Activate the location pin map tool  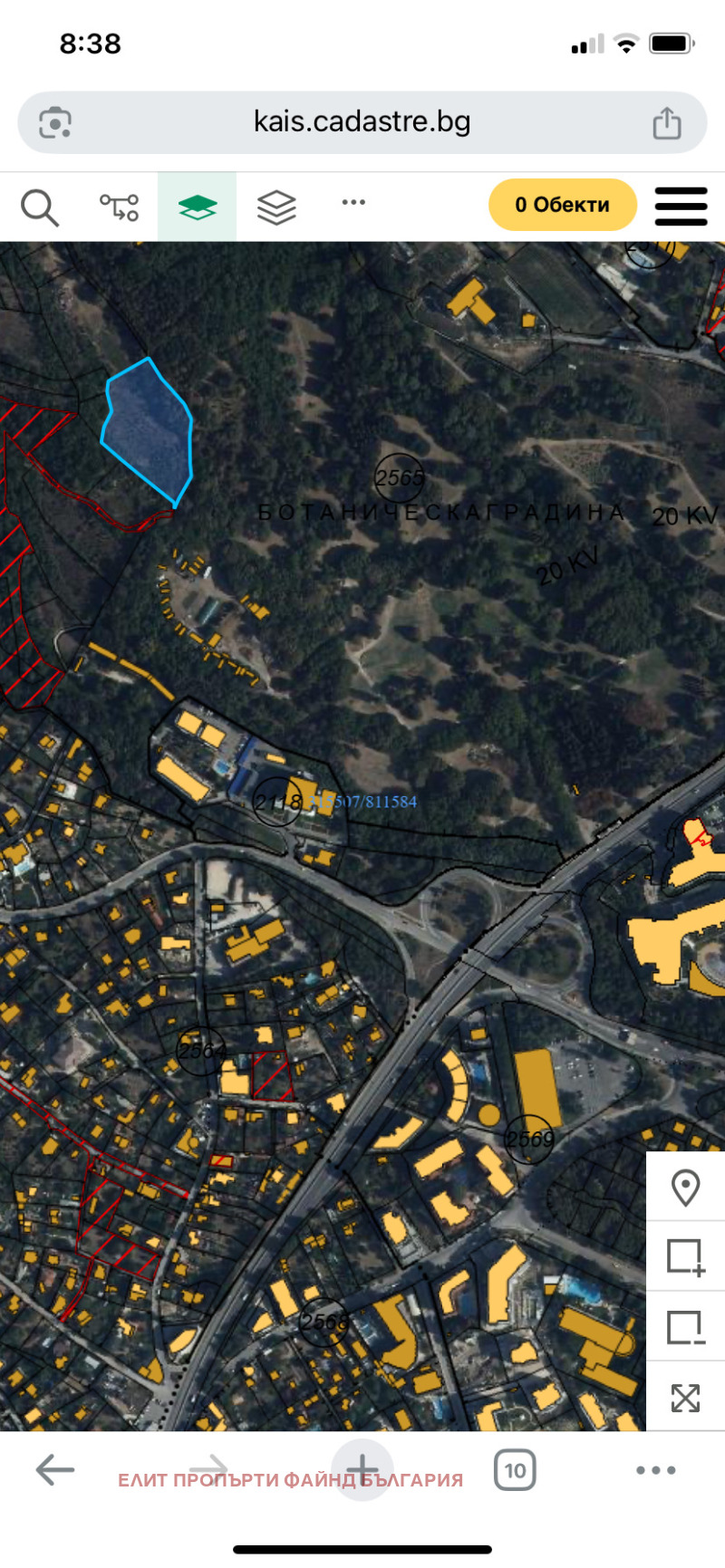pyautogui.click(x=685, y=1188)
